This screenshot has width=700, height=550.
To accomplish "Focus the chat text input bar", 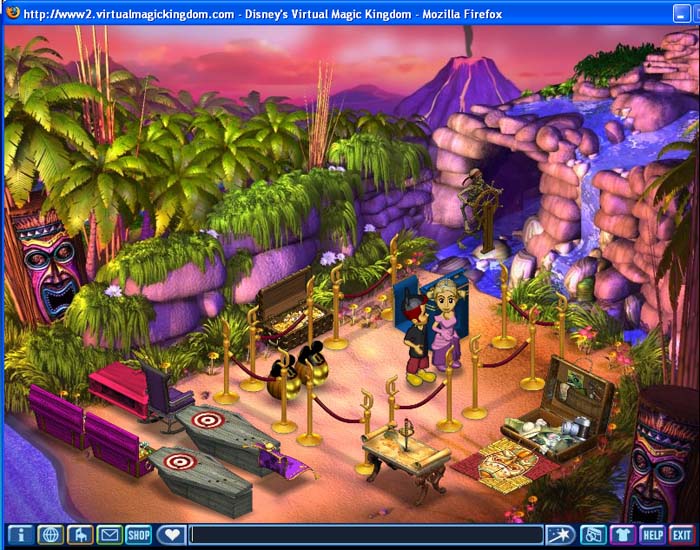I will tap(366, 535).
